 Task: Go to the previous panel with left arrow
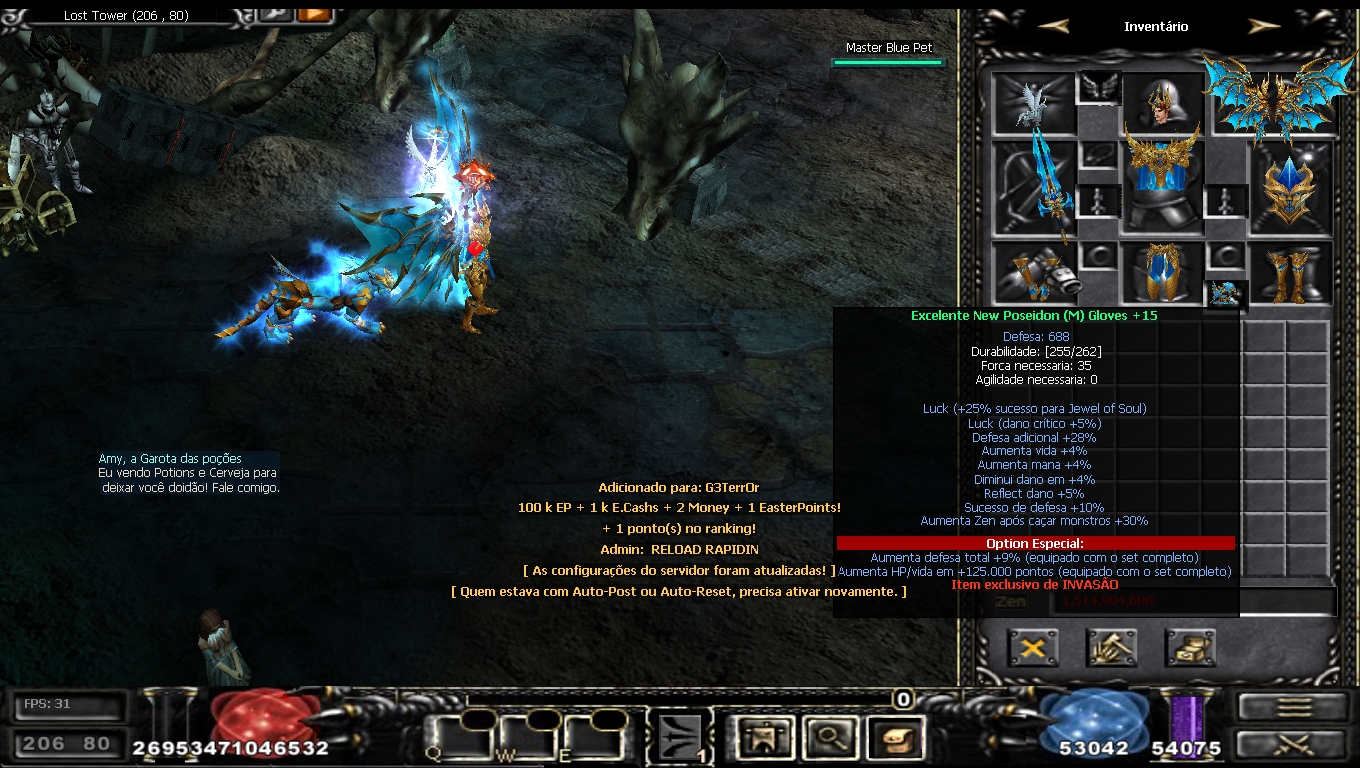click(x=1053, y=26)
